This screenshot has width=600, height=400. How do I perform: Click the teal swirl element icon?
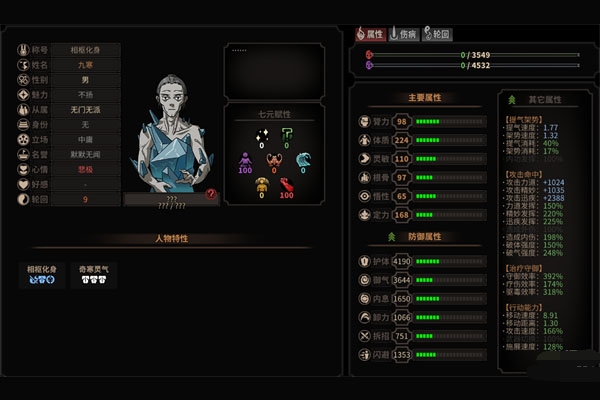click(x=303, y=160)
